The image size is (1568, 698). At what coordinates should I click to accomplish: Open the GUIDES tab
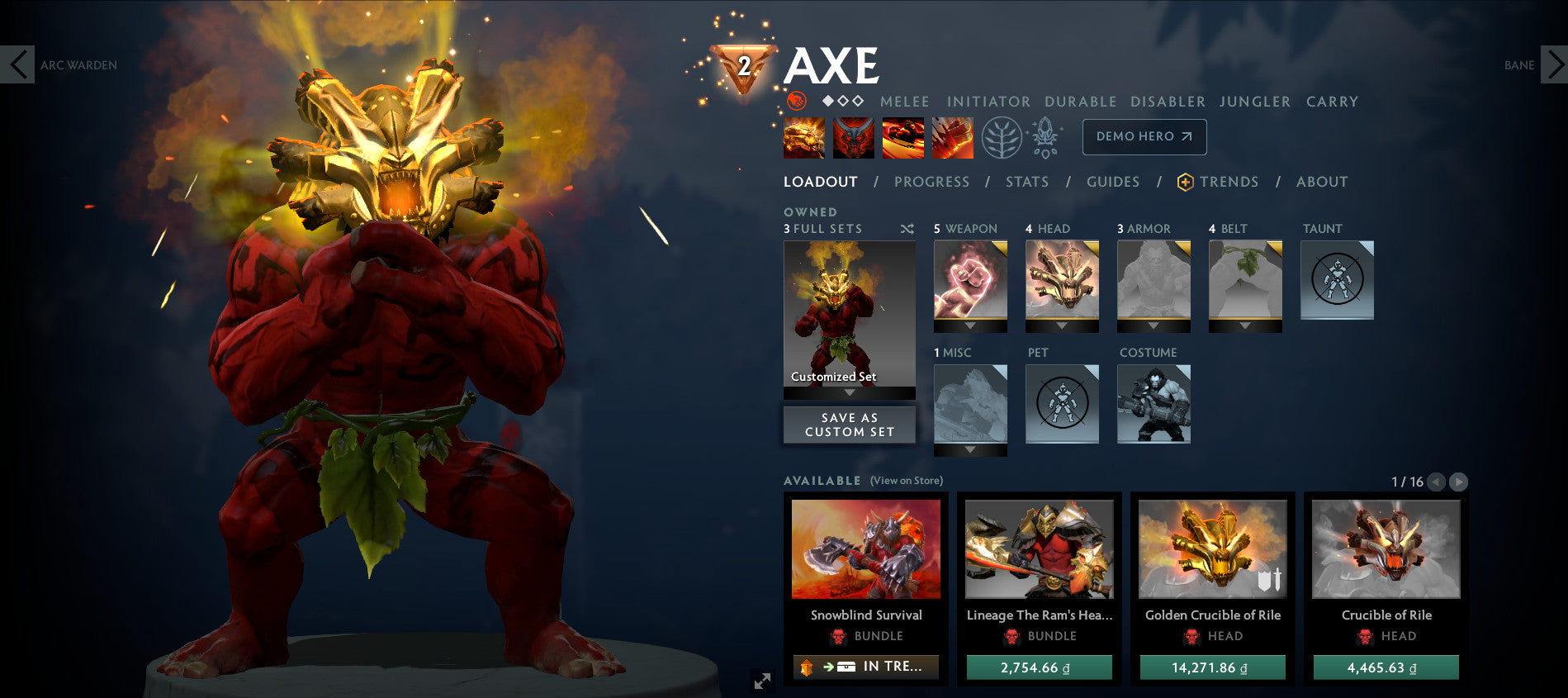pyautogui.click(x=1113, y=181)
